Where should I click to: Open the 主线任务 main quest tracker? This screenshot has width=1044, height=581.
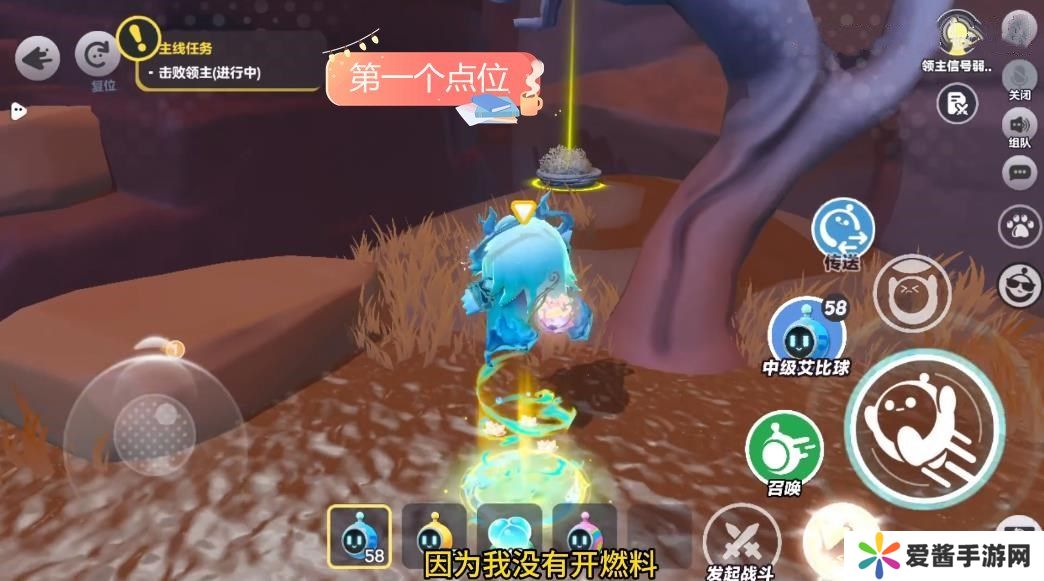coord(225,62)
